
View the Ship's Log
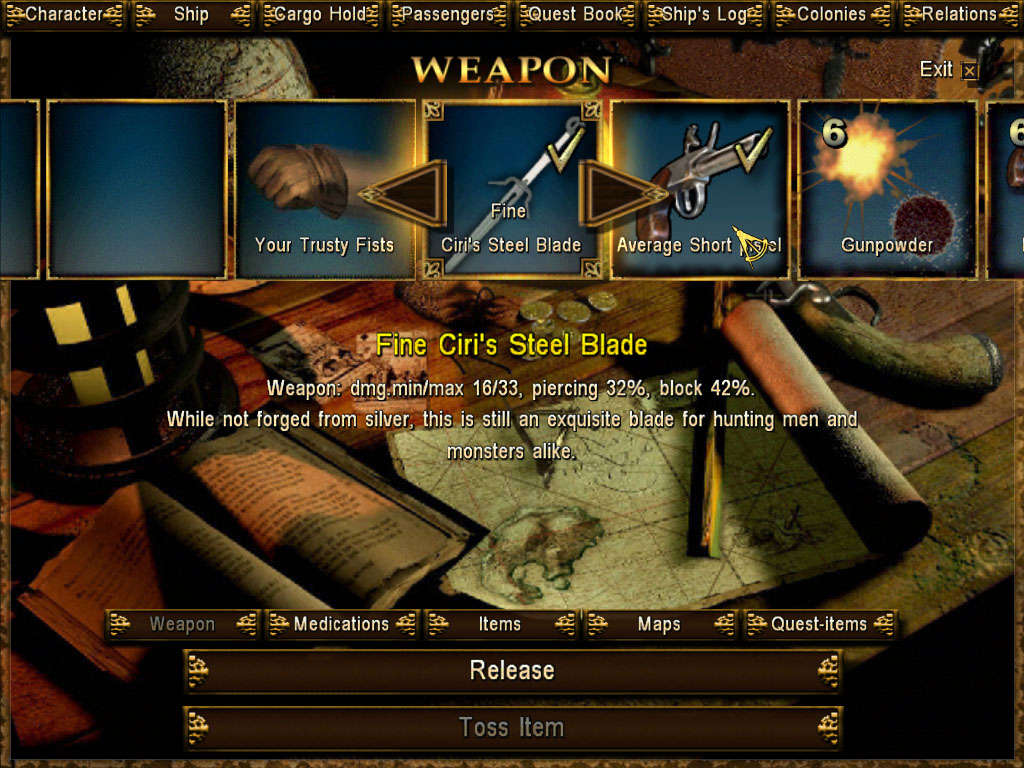[x=706, y=14]
